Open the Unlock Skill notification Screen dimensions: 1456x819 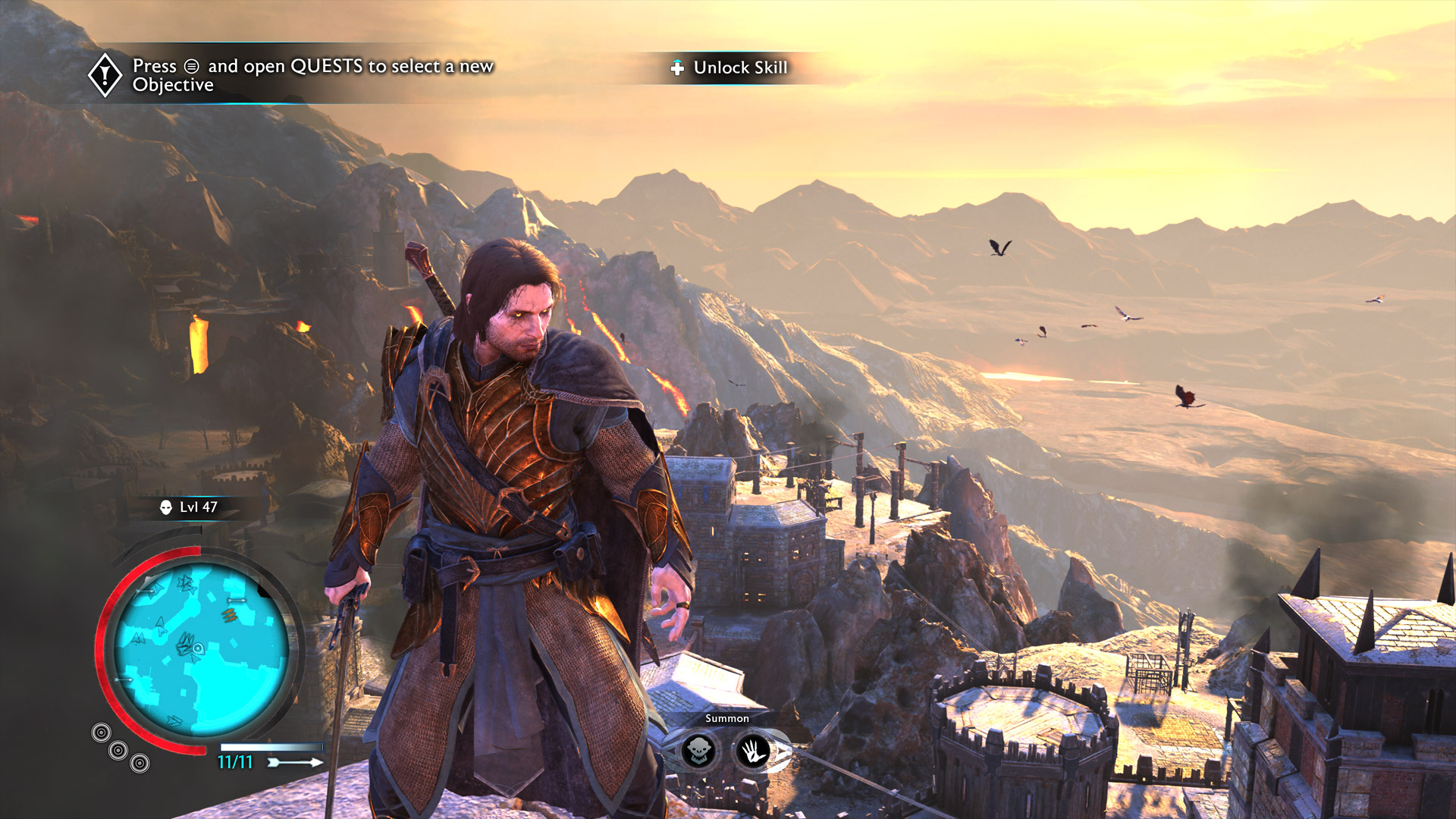coord(730,68)
